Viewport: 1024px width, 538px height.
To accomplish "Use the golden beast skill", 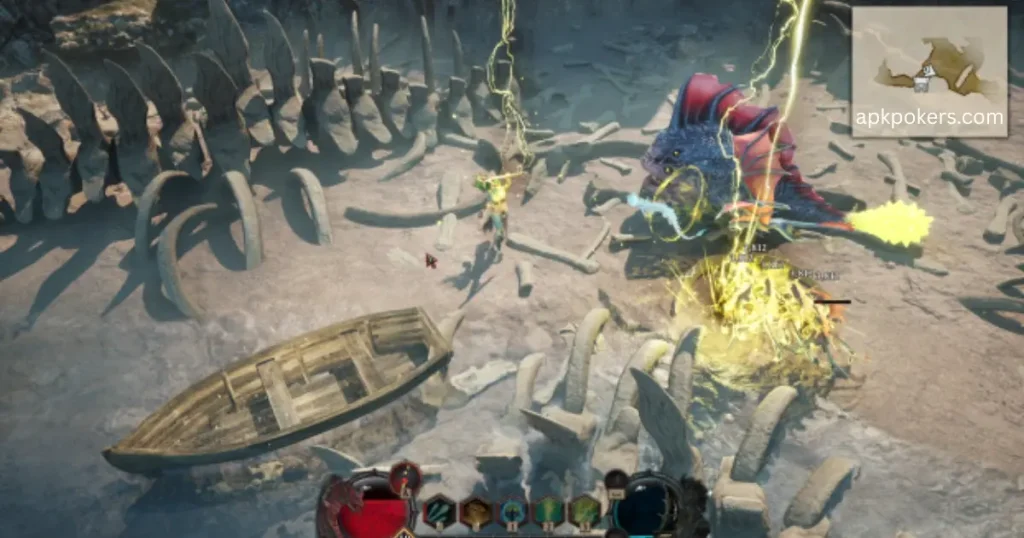I will pos(476,512).
